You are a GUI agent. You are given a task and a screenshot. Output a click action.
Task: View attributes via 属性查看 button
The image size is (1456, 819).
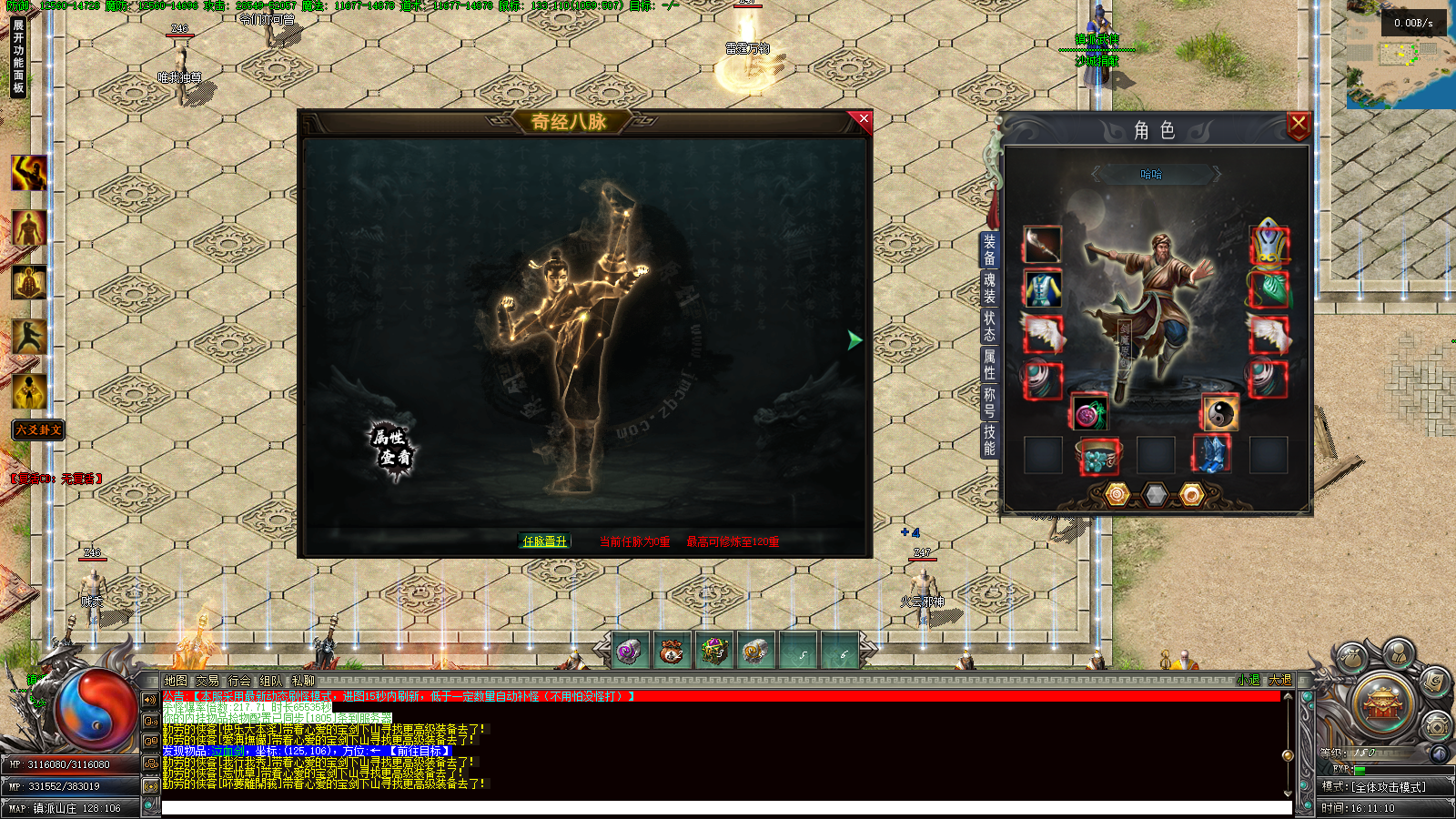click(393, 447)
